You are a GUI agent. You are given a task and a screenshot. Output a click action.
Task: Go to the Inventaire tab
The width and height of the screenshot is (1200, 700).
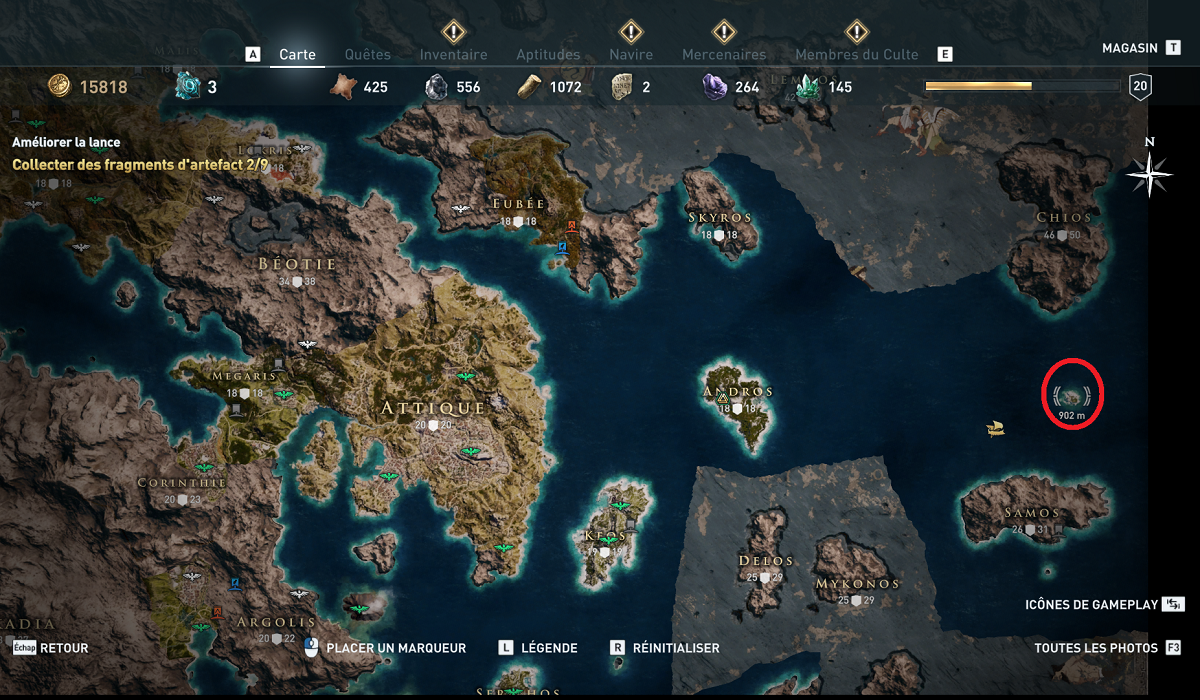coord(453,54)
